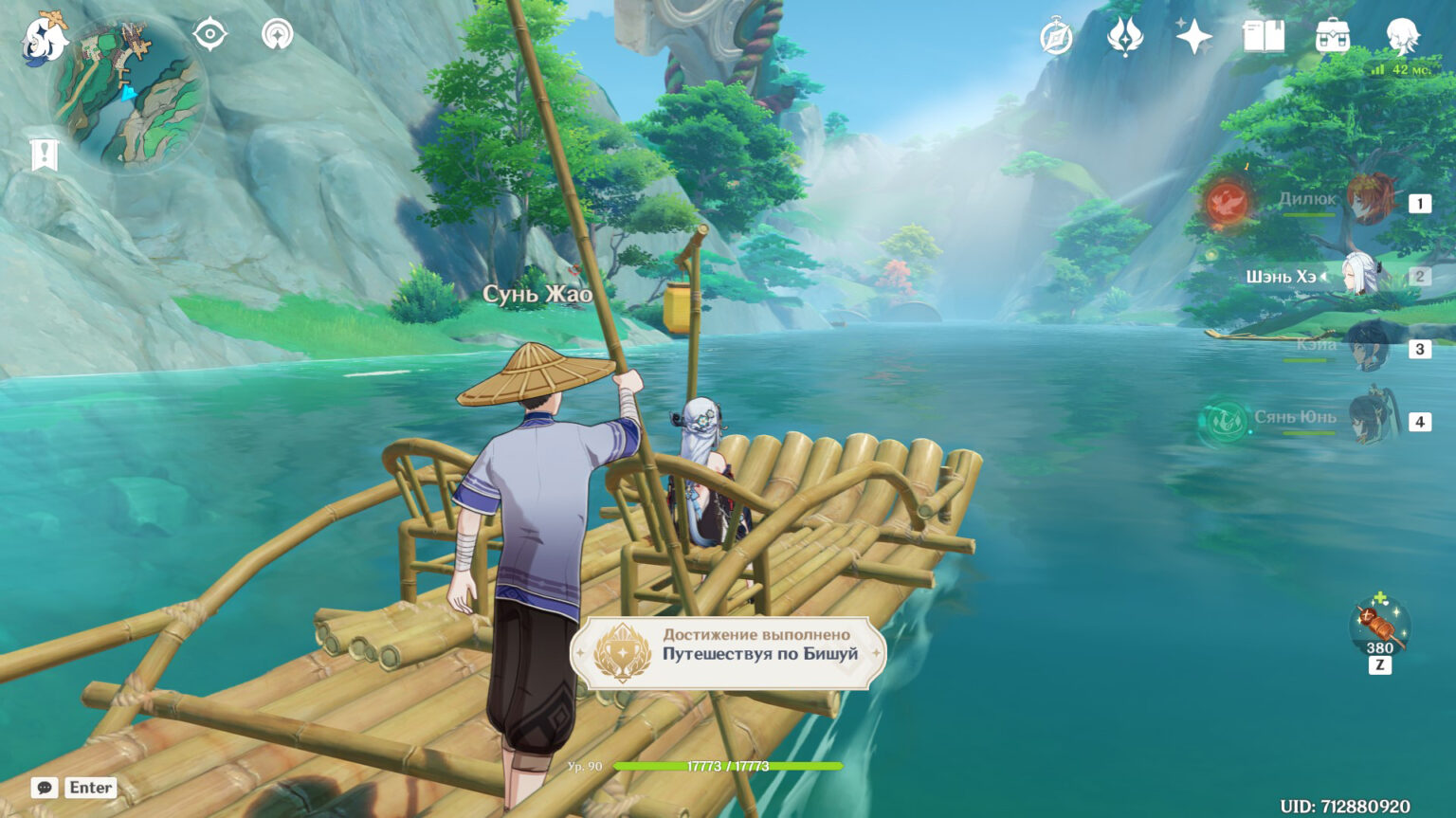Image resolution: width=1456 pixels, height=818 pixels.
Task: Open the battle pass icon
Action: point(1124,38)
